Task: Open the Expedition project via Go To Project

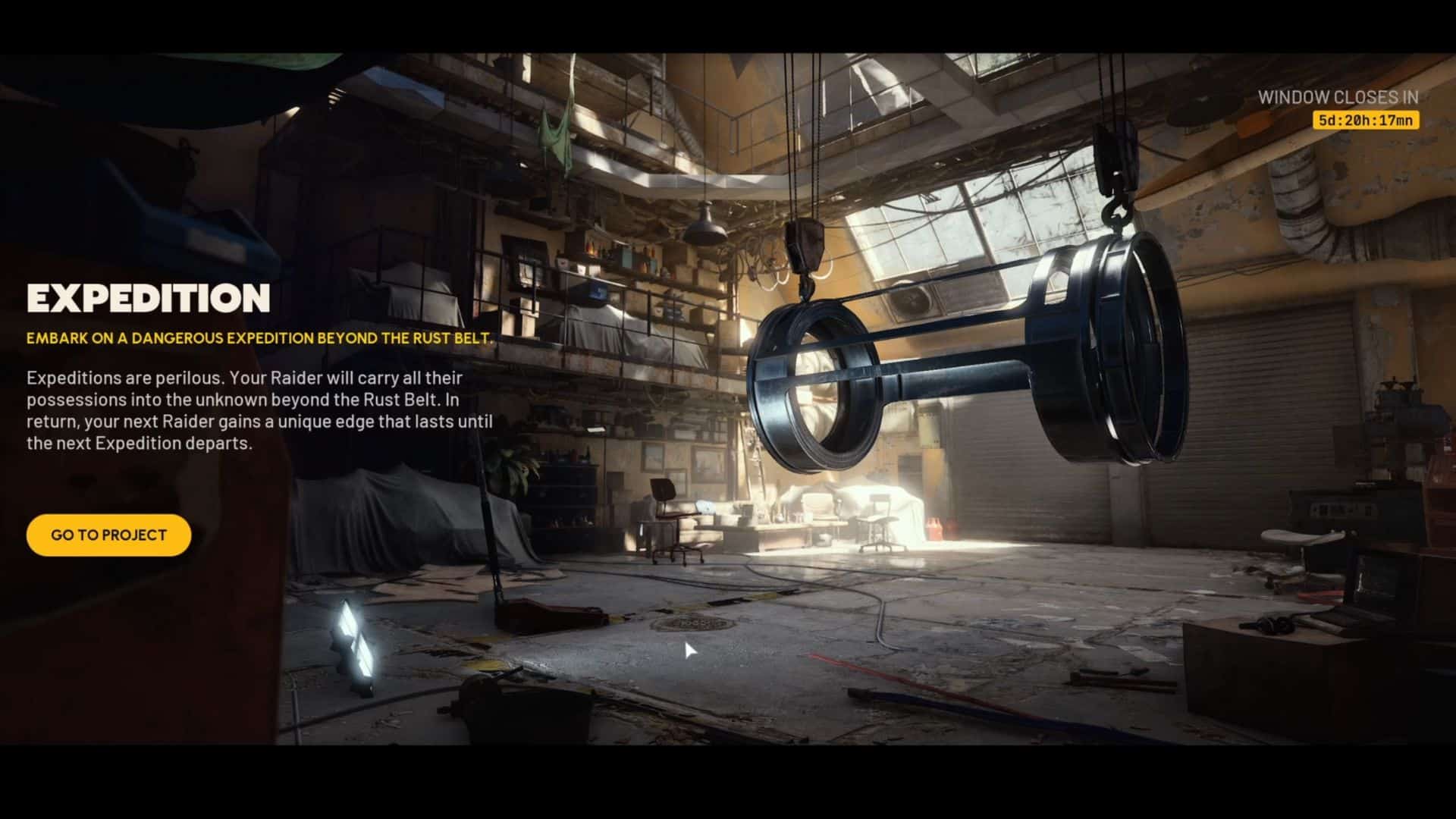Action: point(108,535)
